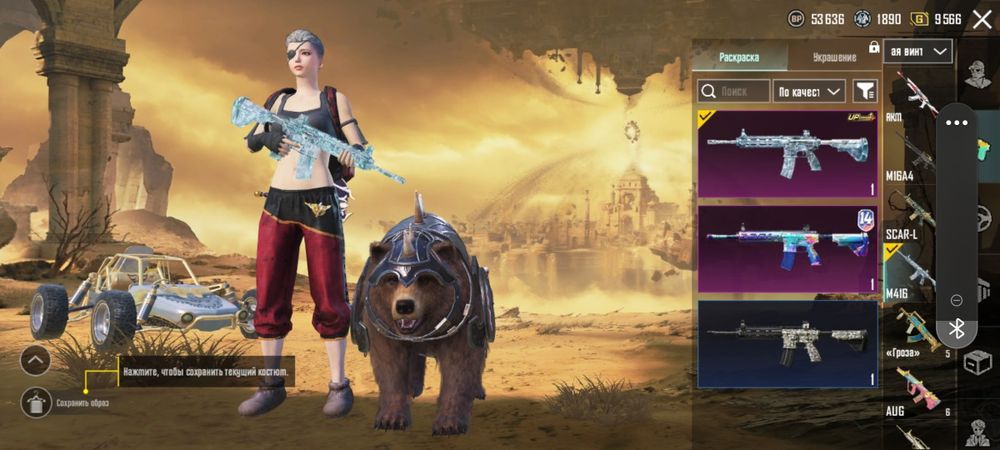The width and height of the screenshot is (1000, 450).
Task: Choose the colorful M416 skin with badge 14
Action: [787, 248]
